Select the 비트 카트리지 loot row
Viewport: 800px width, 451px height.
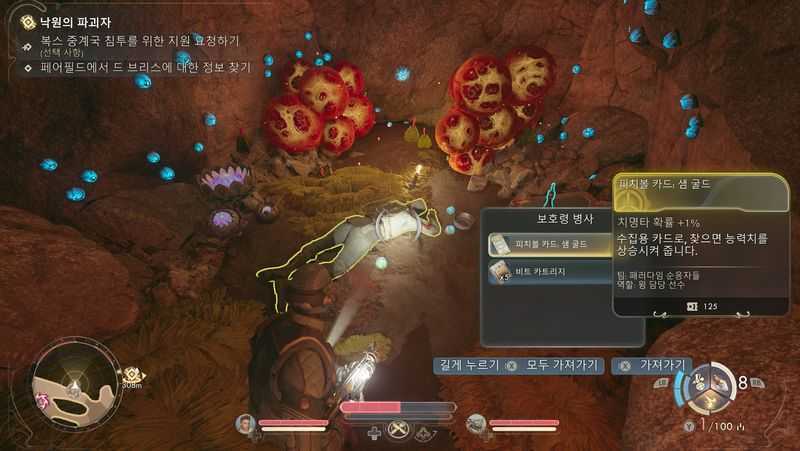coord(548,271)
